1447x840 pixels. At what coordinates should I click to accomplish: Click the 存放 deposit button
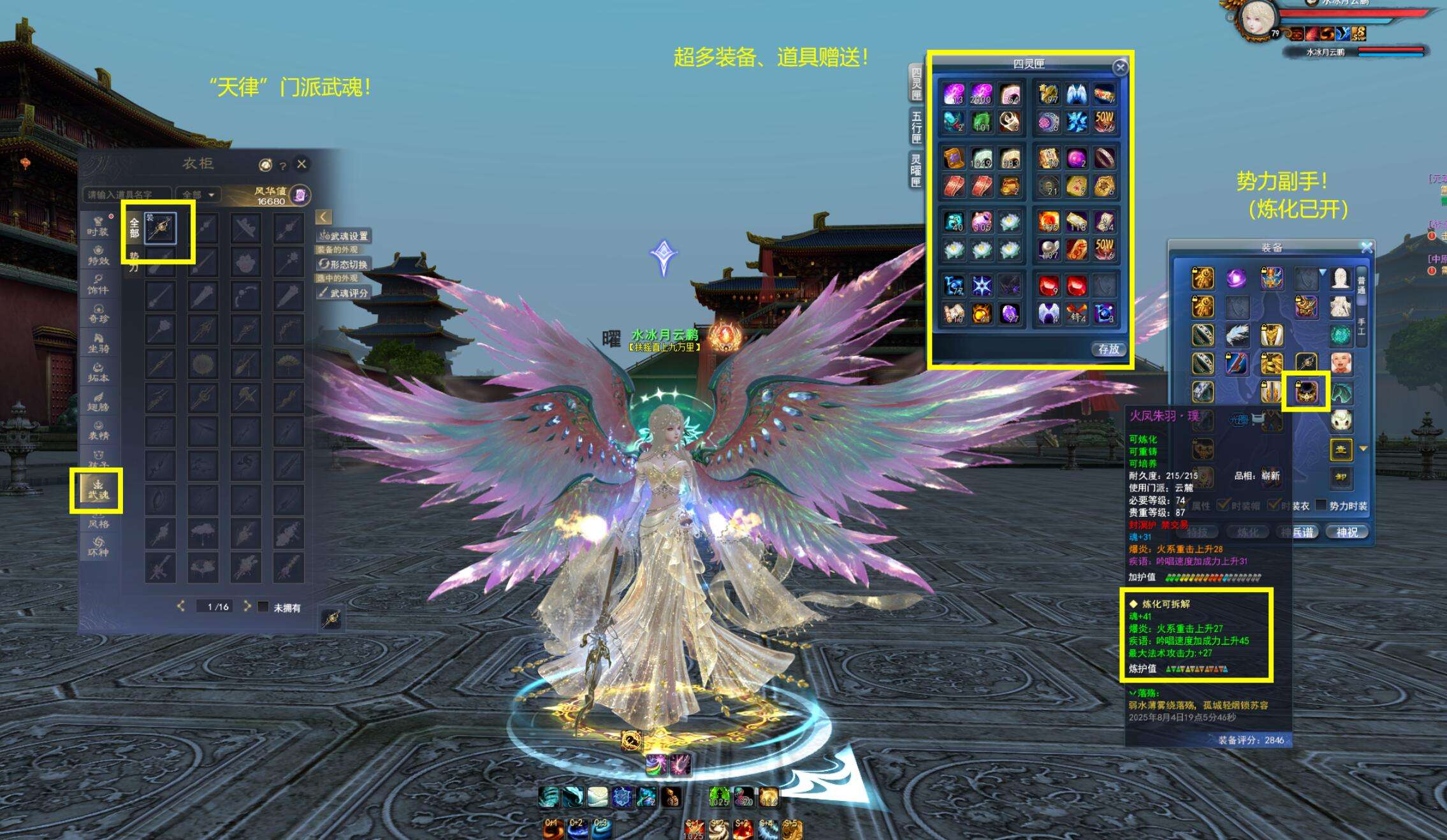pos(1109,349)
